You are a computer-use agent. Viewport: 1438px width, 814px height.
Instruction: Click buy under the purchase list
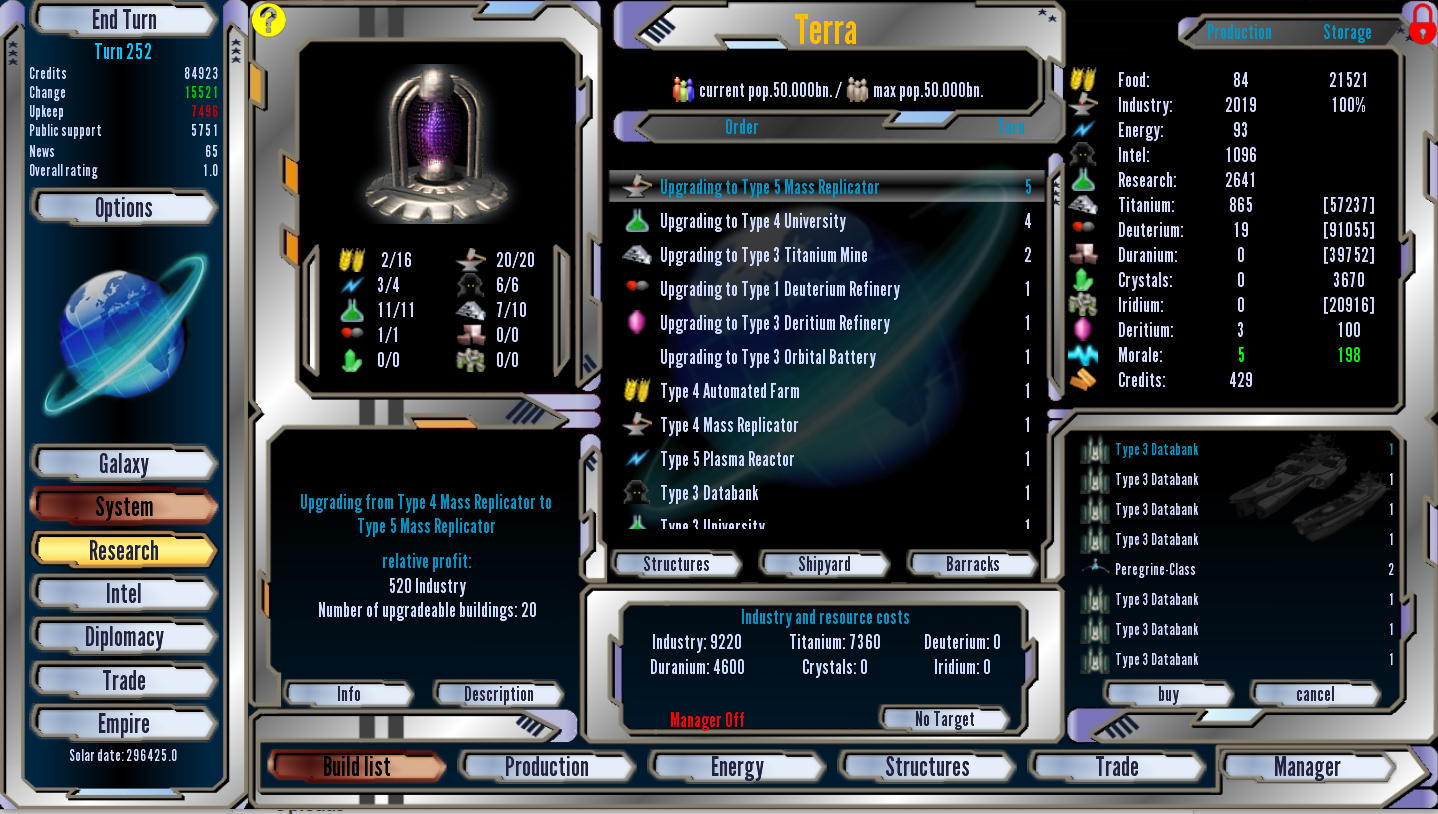[x=1167, y=694]
